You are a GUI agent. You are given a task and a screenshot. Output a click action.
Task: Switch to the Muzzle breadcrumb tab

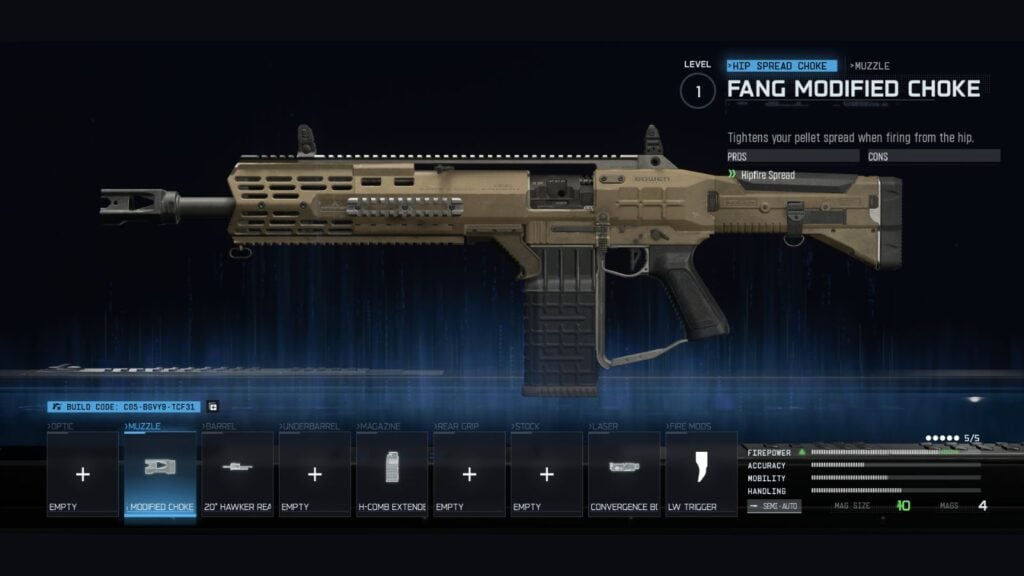[x=869, y=66]
